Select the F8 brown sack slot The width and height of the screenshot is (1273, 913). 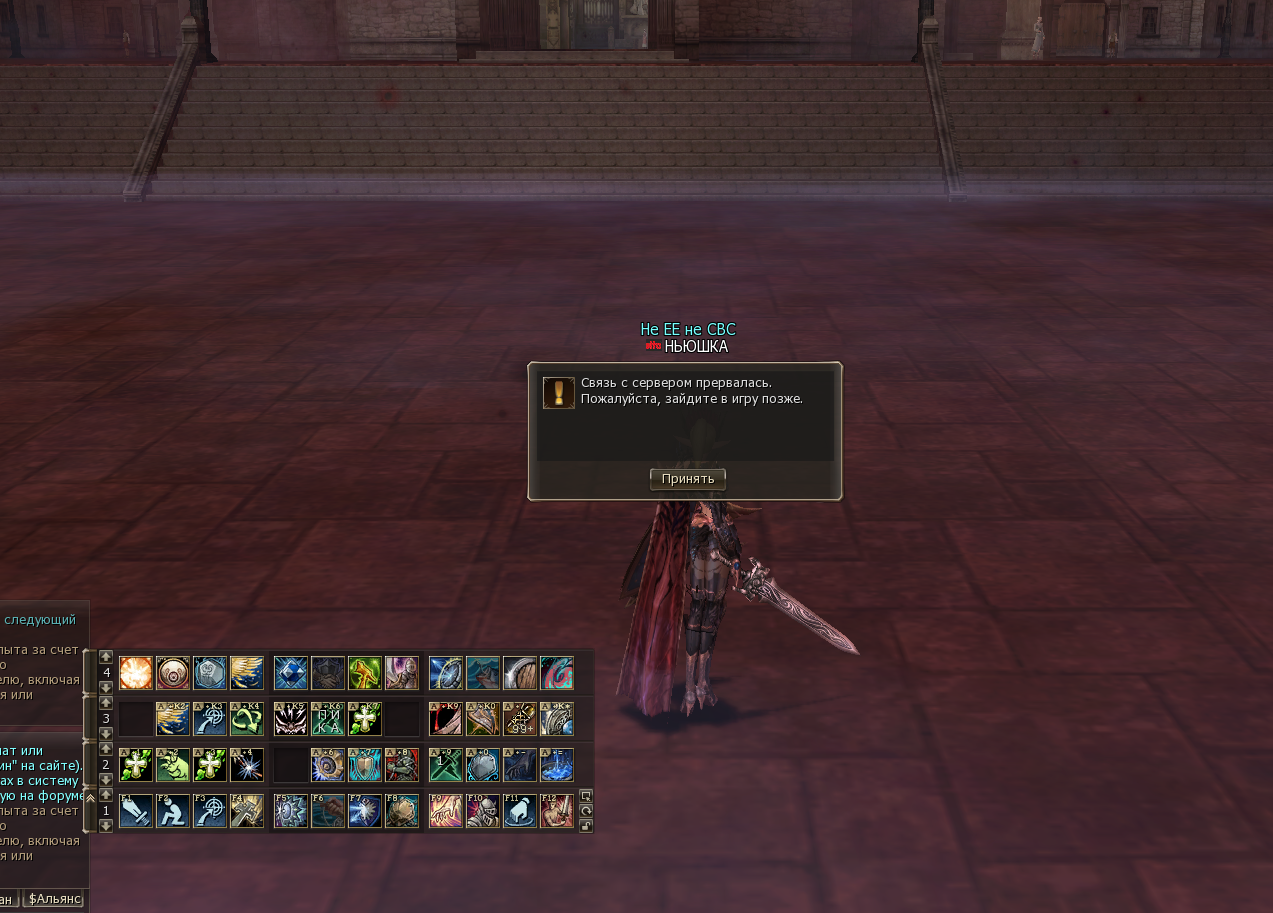401,811
